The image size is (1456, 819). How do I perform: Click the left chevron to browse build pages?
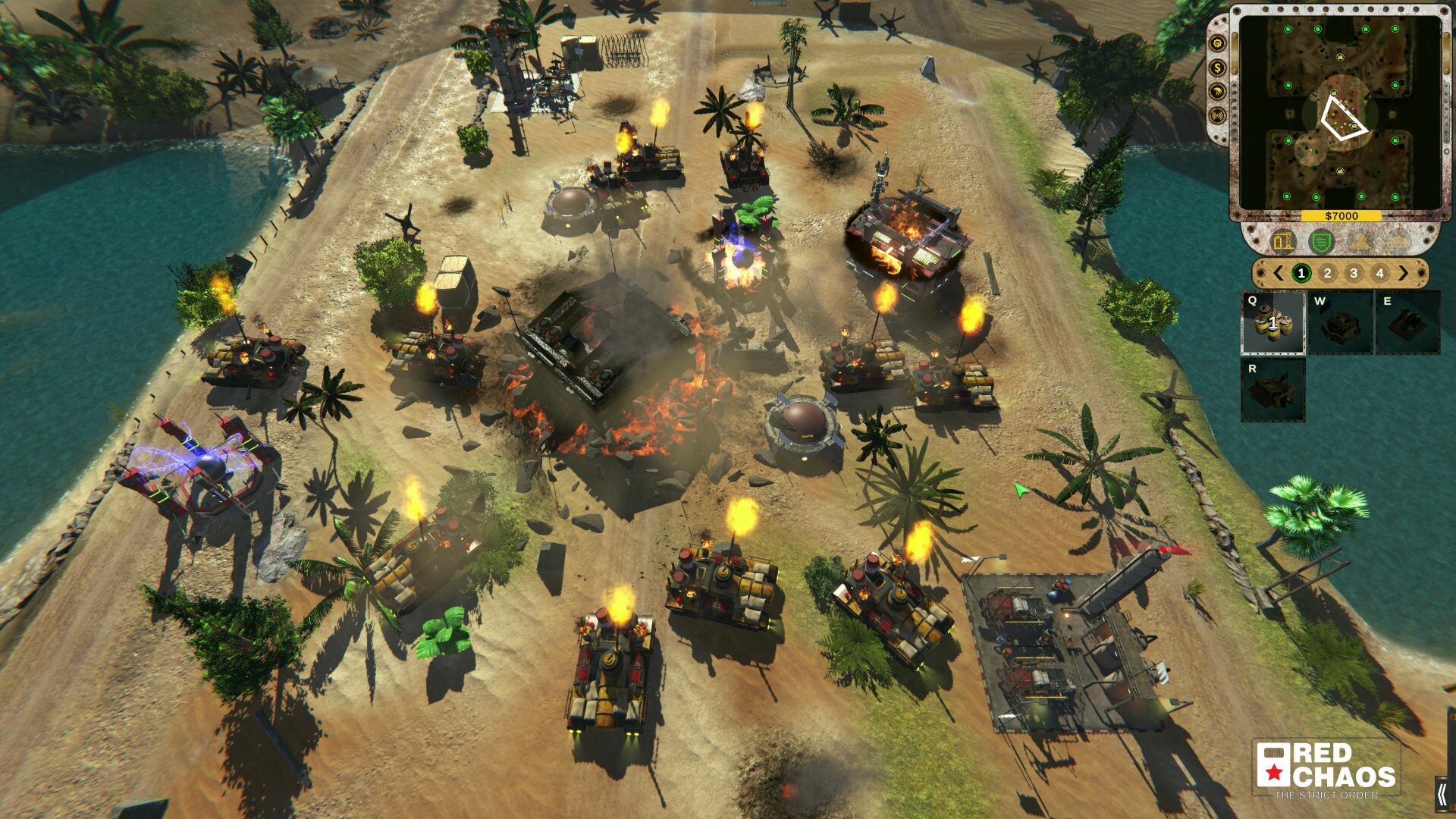(1278, 272)
